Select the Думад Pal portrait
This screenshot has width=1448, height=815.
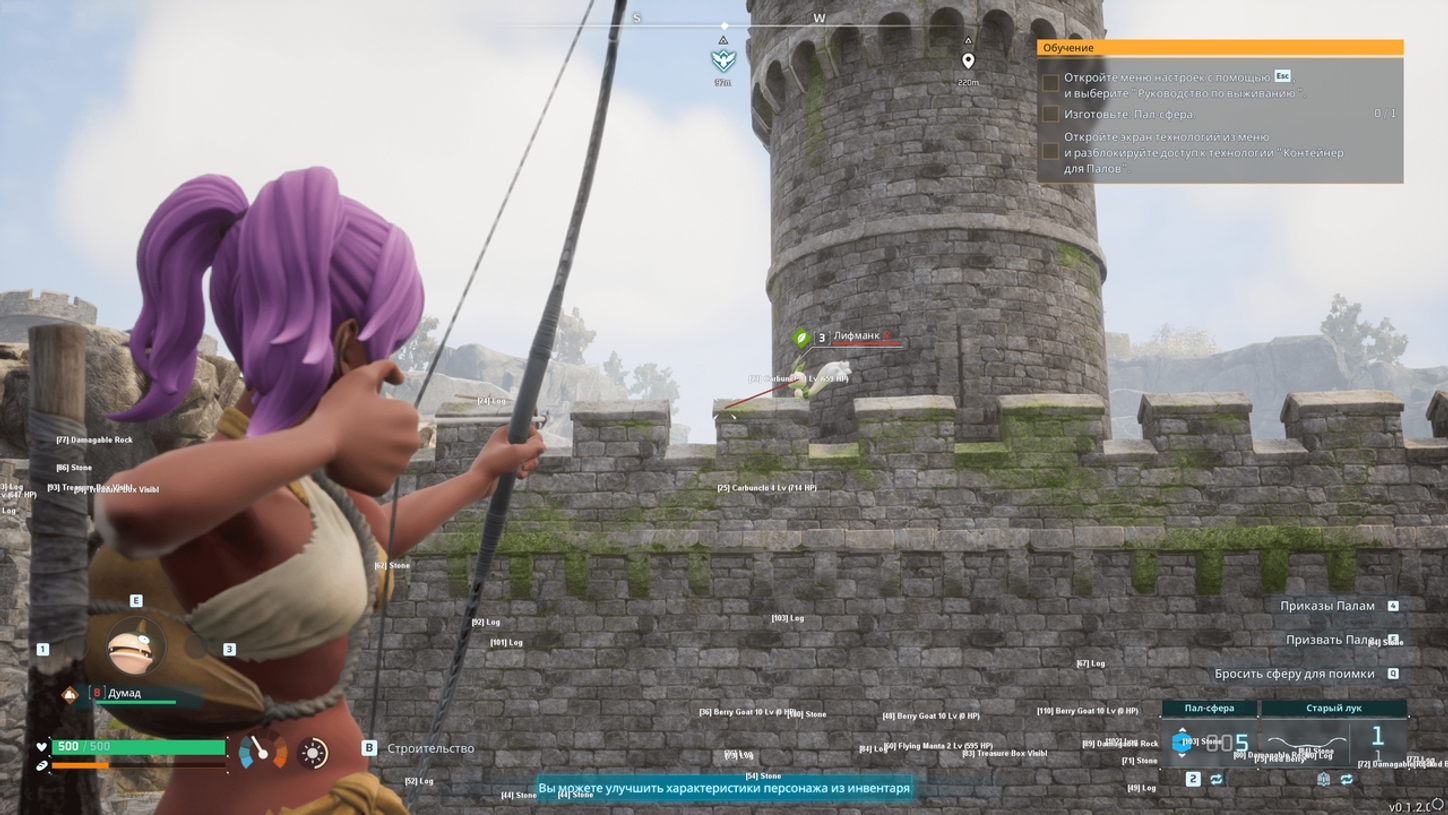(135, 647)
